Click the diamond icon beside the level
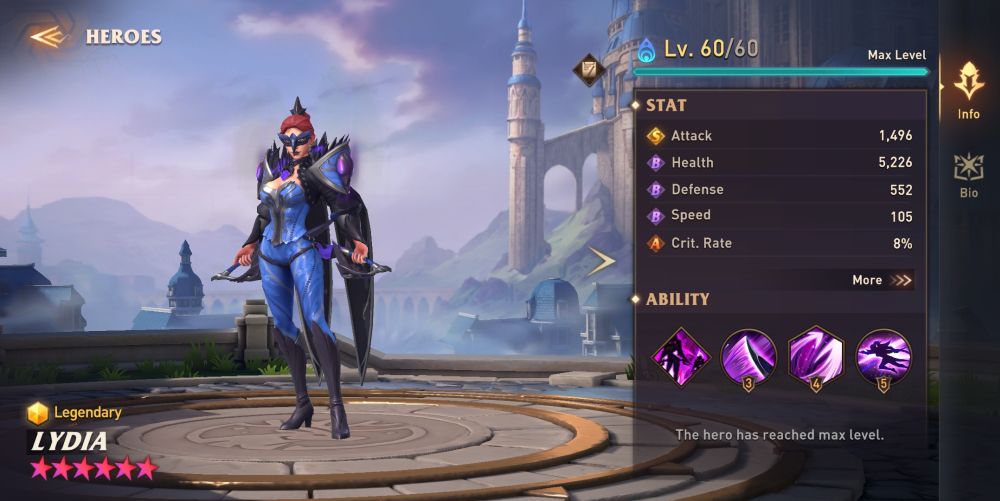The height and width of the screenshot is (501, 1000). (x=586, y=69)
